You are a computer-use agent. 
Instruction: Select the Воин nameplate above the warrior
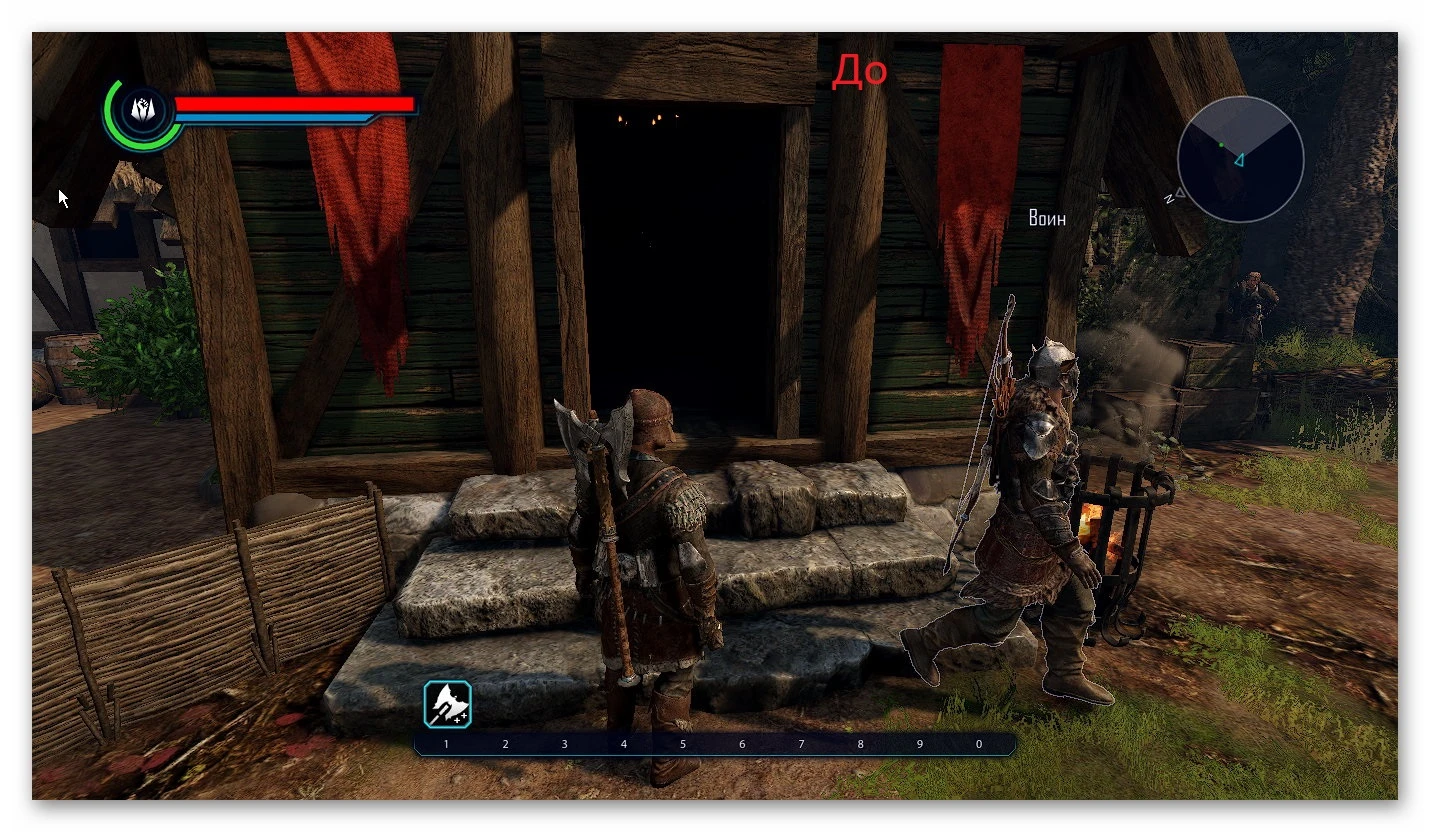pyautogui.click(x=1046, y=217)
